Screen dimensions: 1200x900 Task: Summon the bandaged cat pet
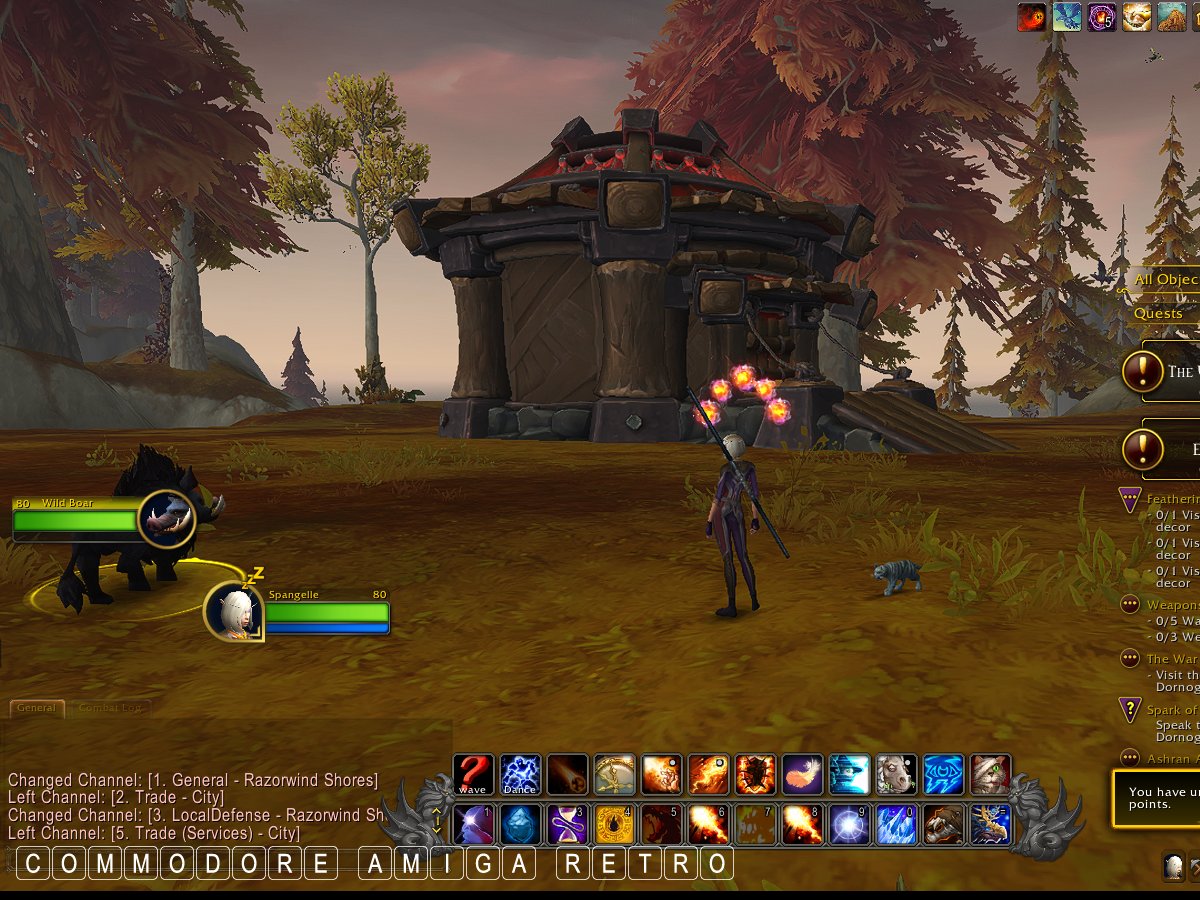click(x=990, y=775)
